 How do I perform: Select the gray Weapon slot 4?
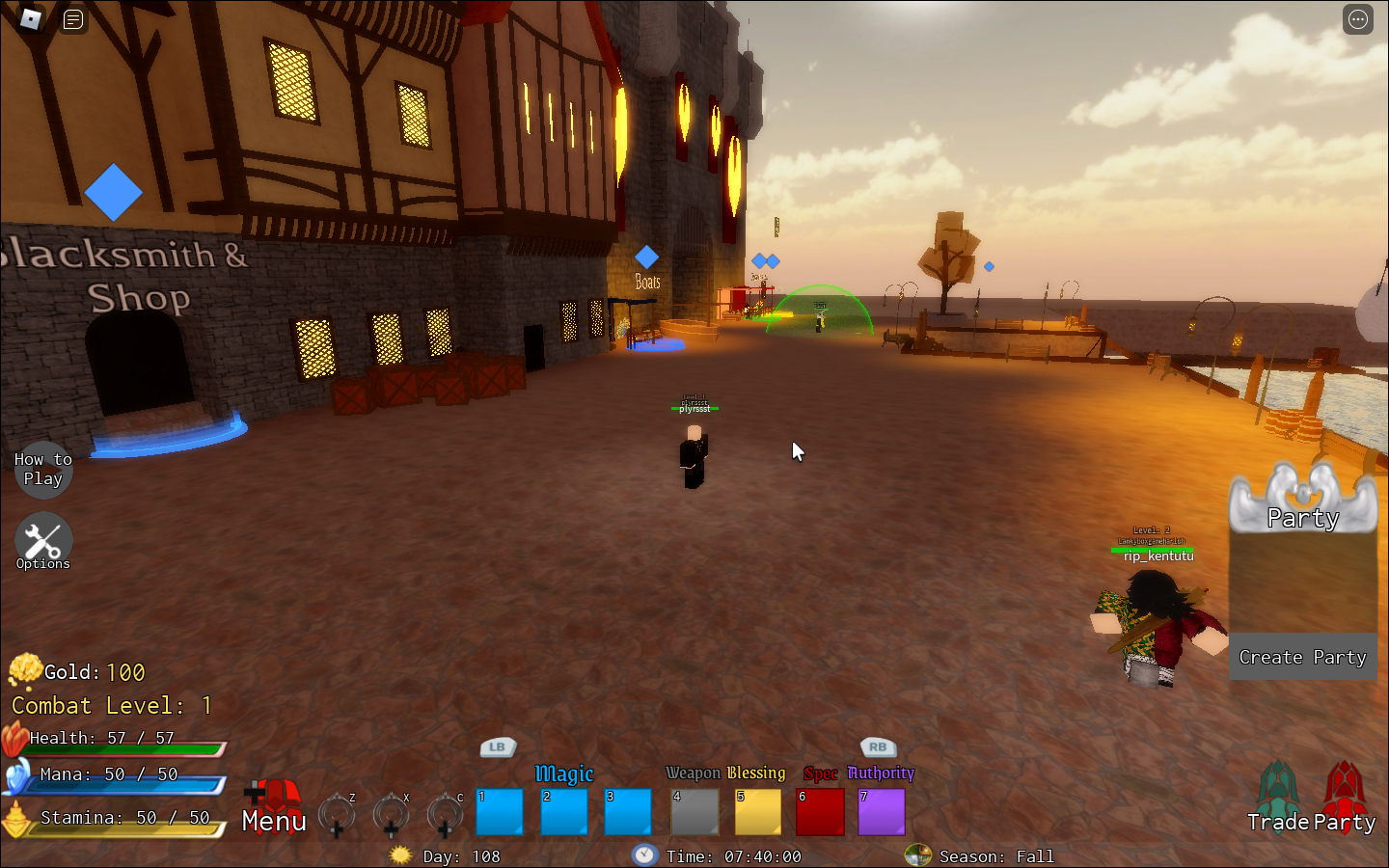[694, 812]
